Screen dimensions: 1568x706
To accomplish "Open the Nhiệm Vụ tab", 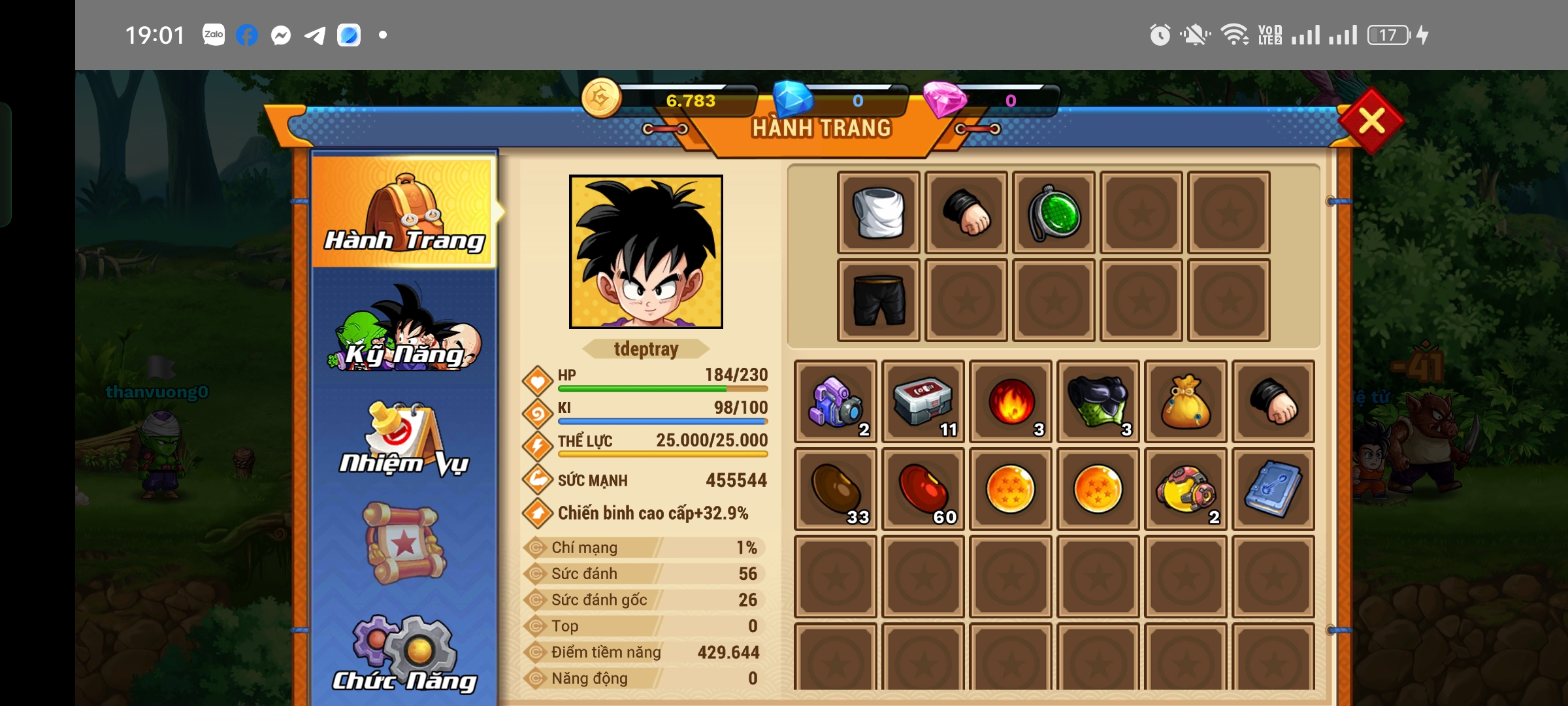I will pos(404,439).
